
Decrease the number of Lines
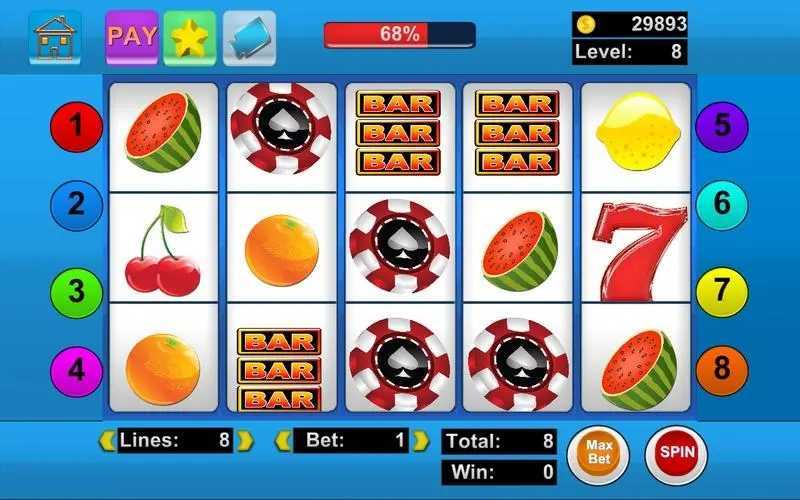pyautogui.click(x=106, y=440)
